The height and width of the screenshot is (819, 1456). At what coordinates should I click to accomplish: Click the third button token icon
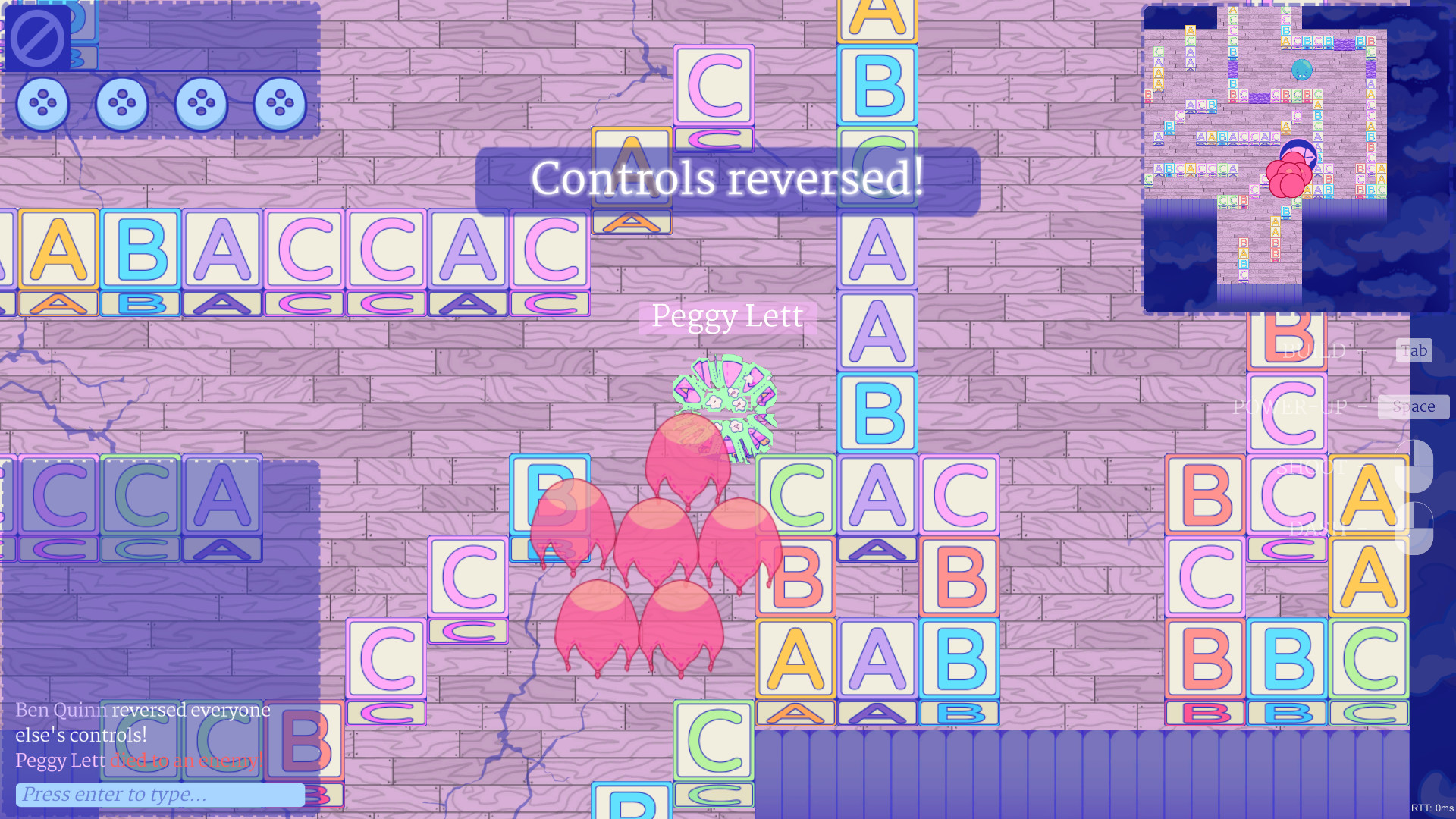[202, 104]
